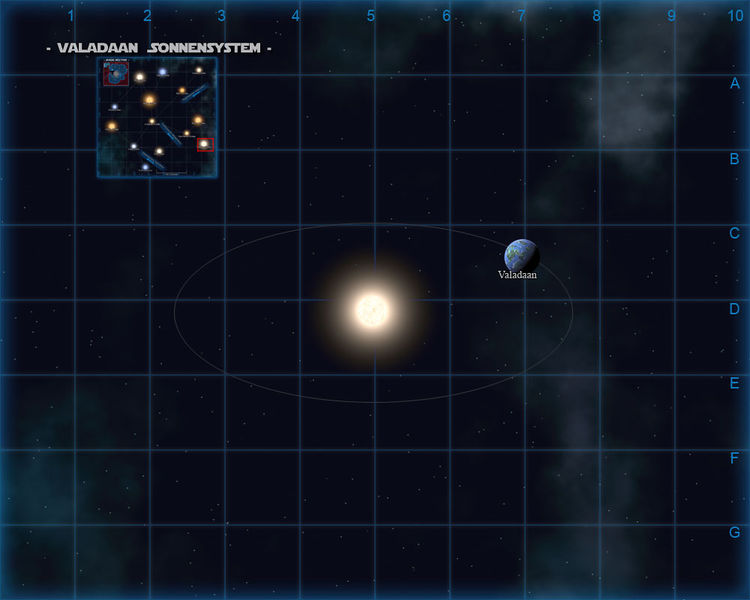This screenshot has height=600, width=750.
Task: Select the central sun of Valadaan system
Action: [371, 310]
